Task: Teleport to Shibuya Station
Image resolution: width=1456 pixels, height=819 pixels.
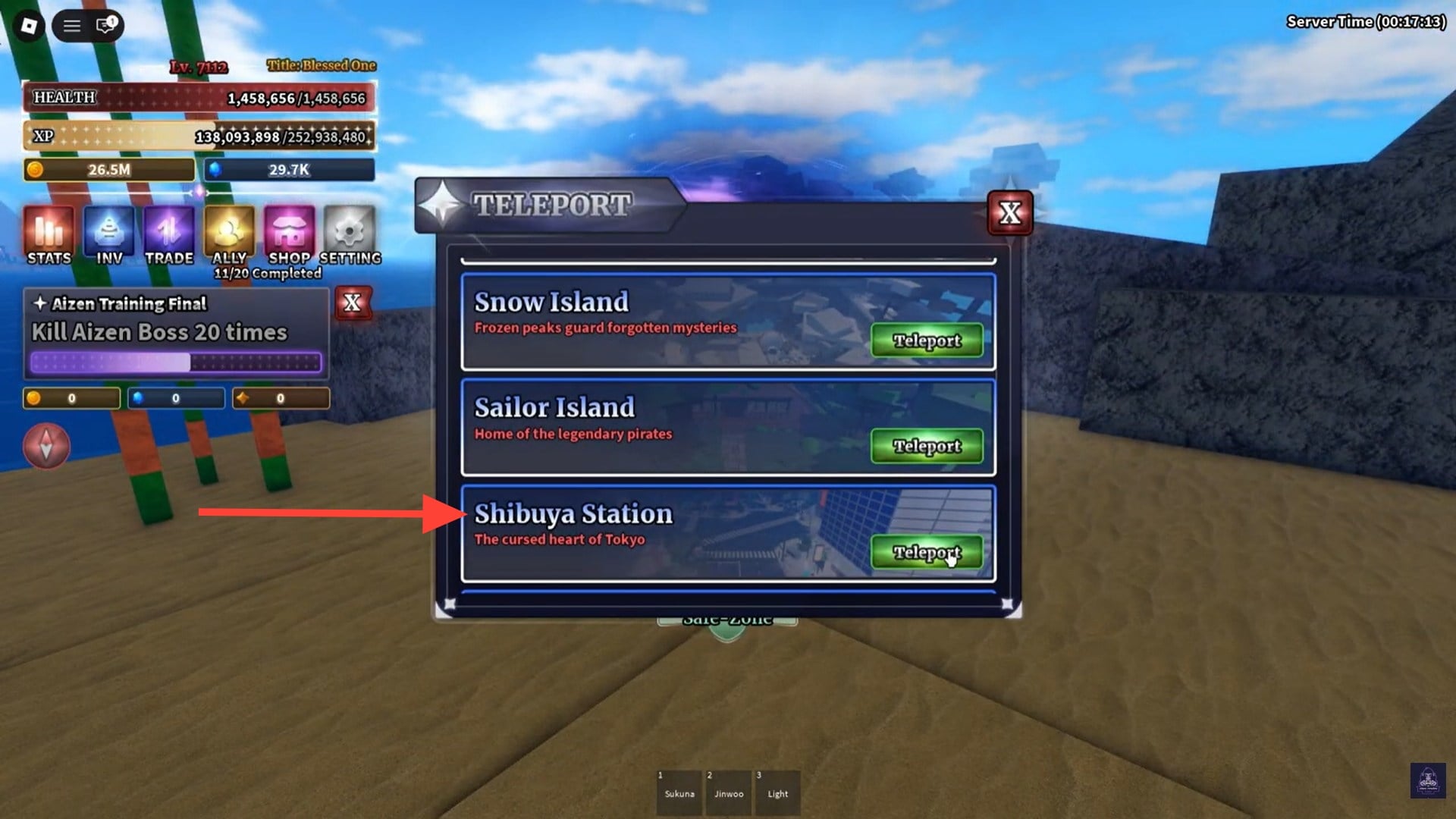Action: click(x=926, y=553)
